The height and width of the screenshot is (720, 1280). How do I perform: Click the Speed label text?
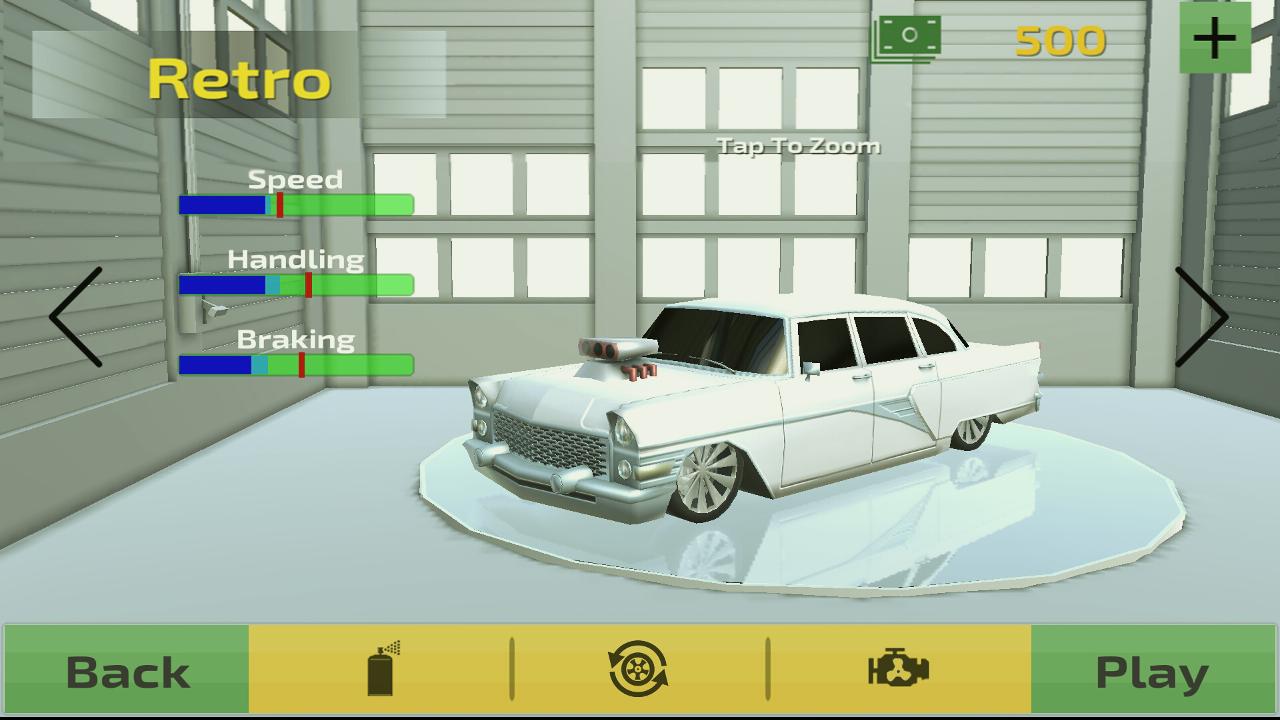(x=296, y=179)
